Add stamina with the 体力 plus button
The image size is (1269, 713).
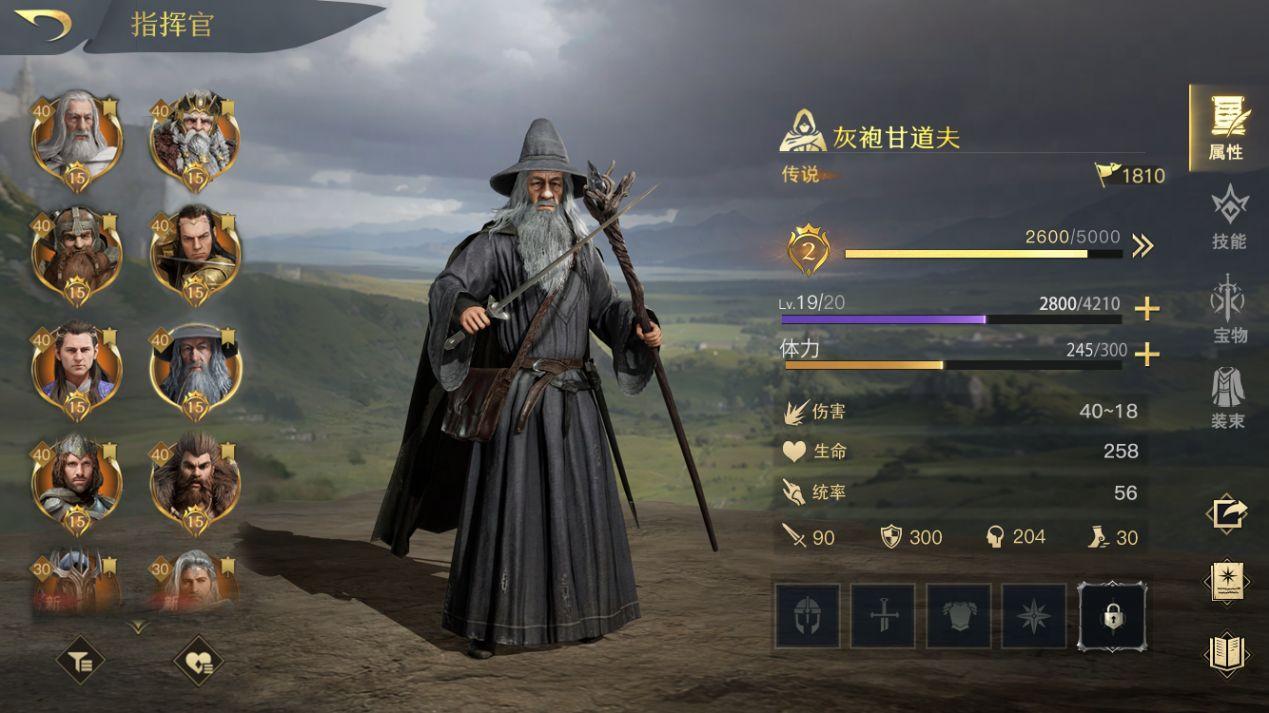click(x=1147, y=354)
